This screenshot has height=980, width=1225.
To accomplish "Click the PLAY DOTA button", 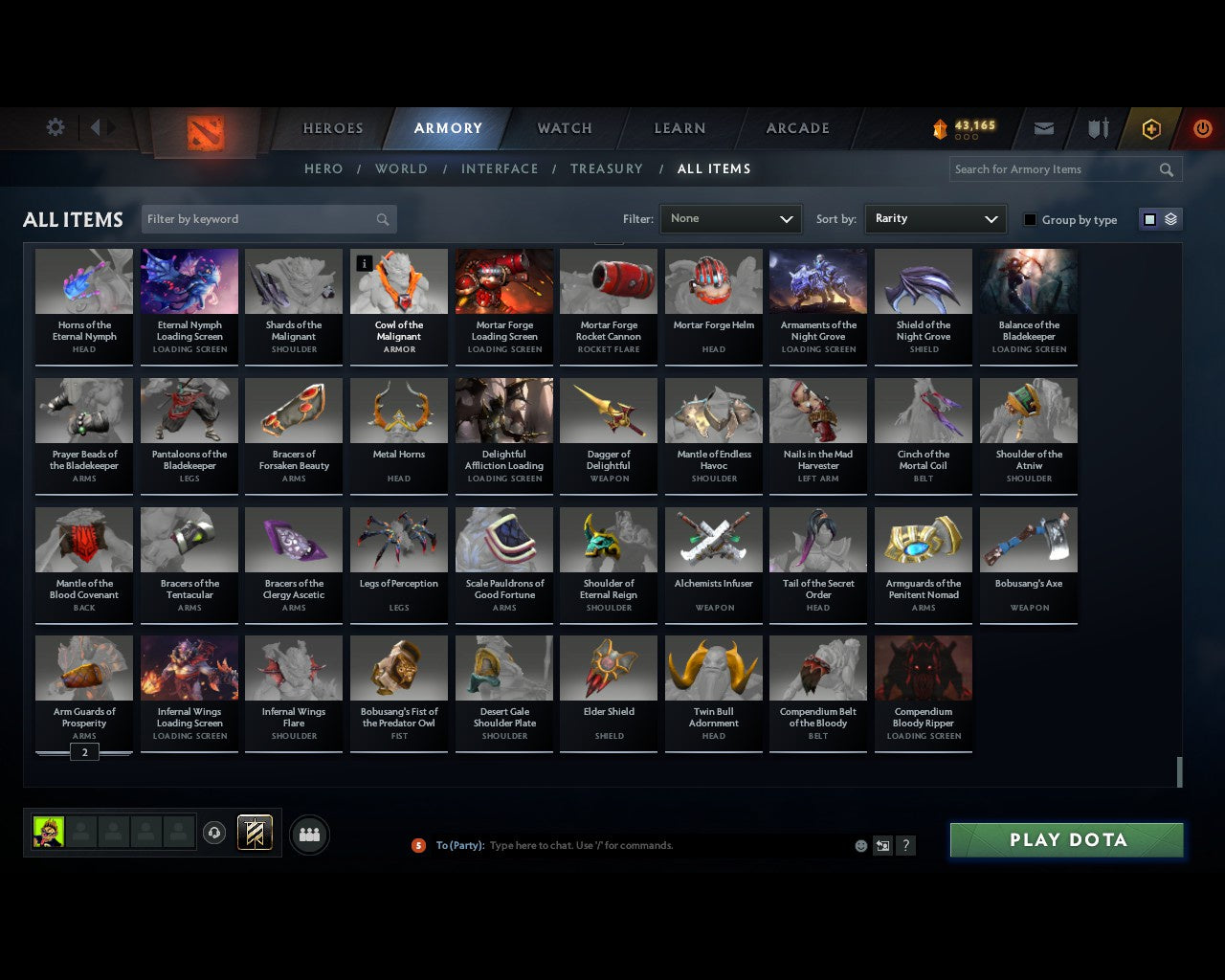I will [x=1065, y=839].
